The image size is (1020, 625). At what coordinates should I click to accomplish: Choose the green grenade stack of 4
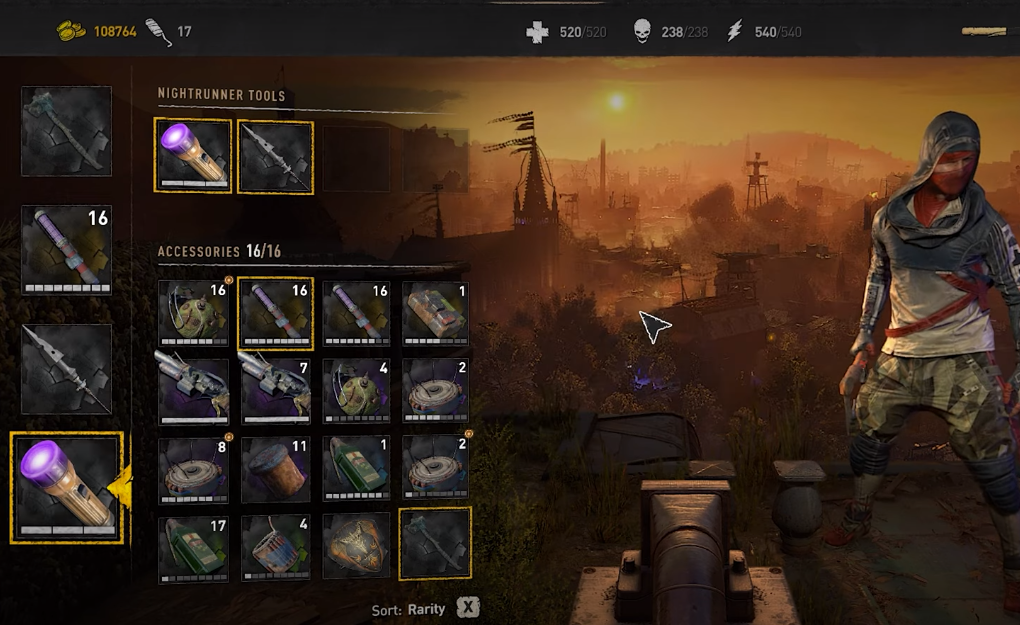(x=357, y=391)
